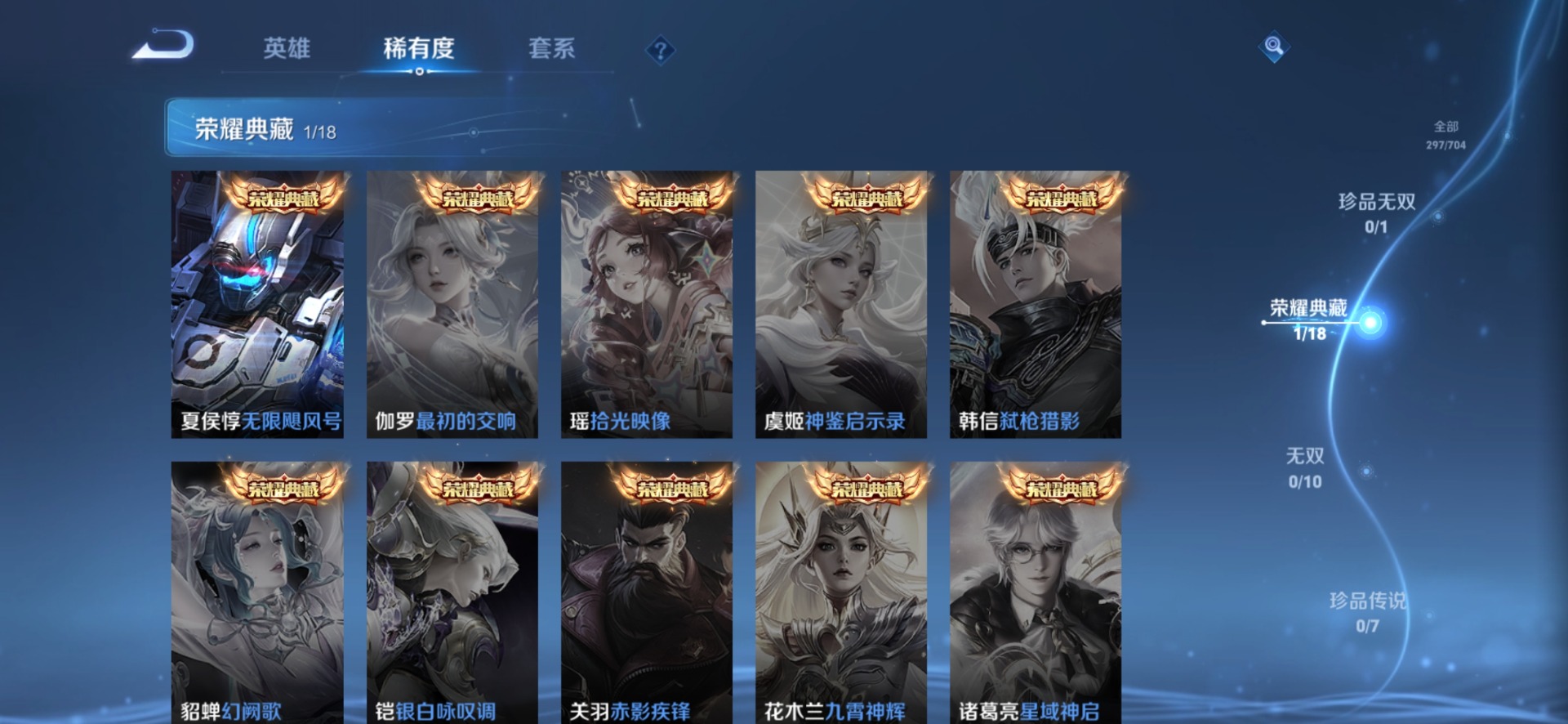Jump to the 珍品传说 rarity category
Screen dimensions: 1568x724
coord(1367,612)
